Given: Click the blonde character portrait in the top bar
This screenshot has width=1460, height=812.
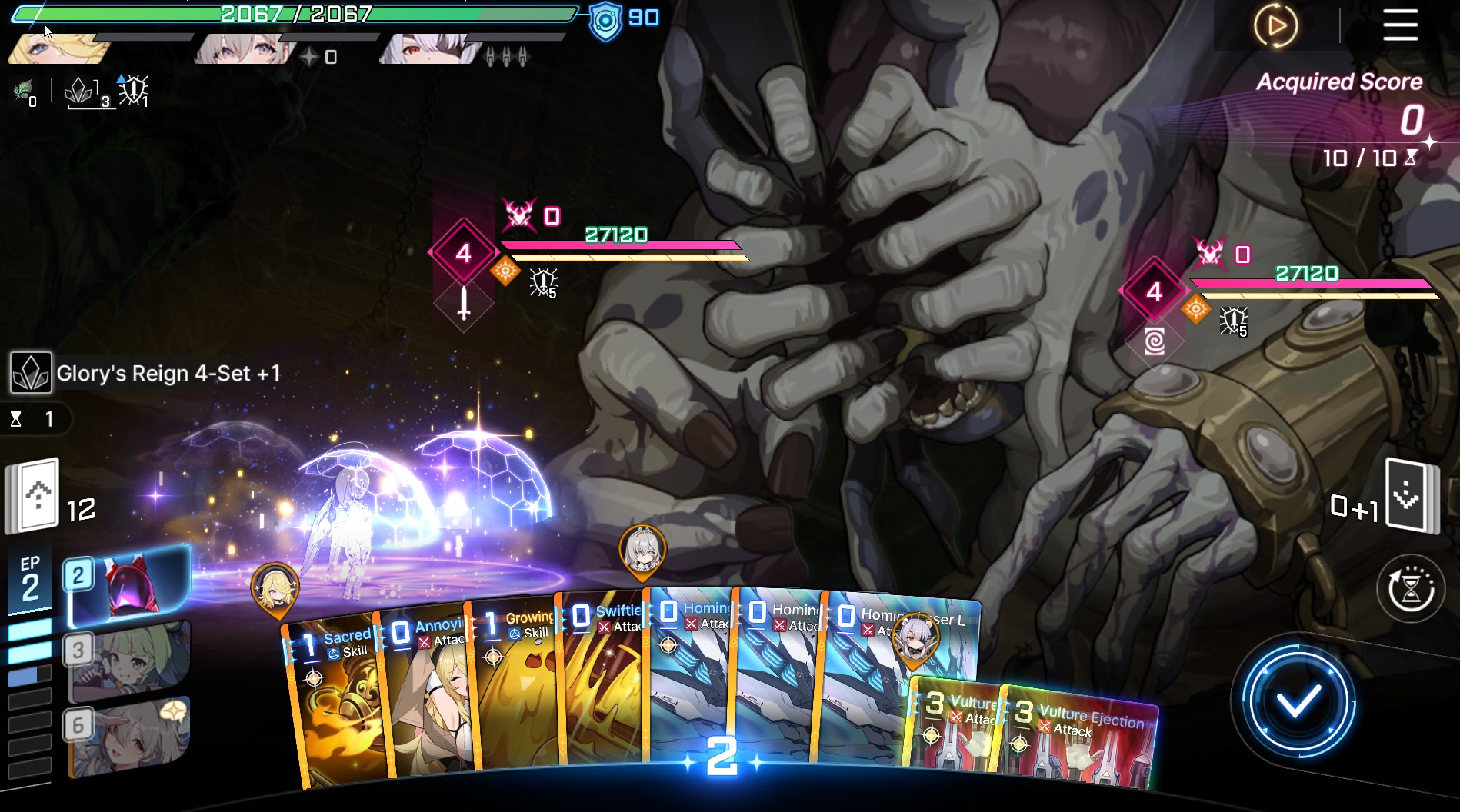Looking at the screenshot, I should click(58, 48).
